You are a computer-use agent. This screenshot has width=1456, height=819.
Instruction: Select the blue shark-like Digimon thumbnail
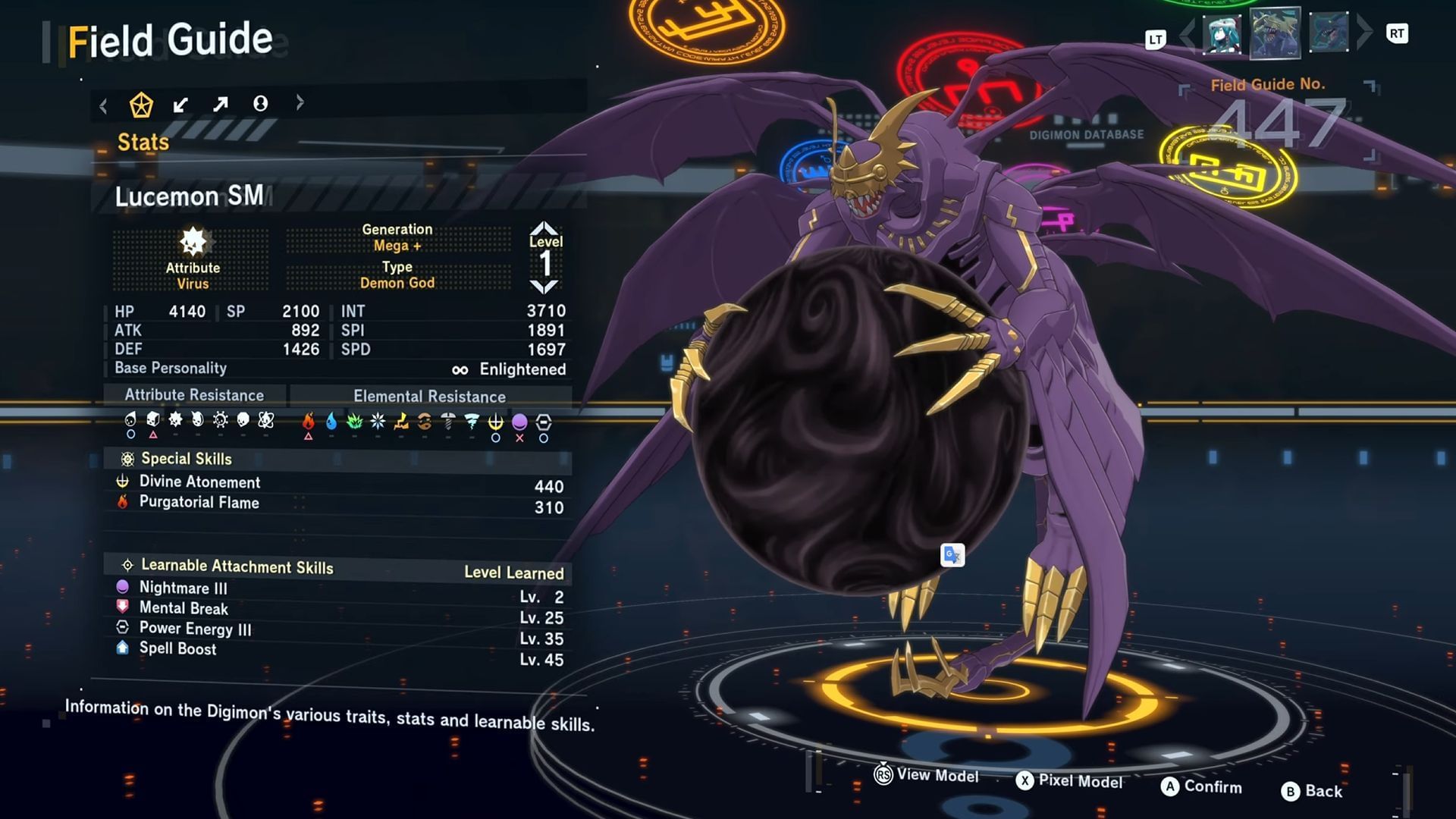tap(1329, 33)
